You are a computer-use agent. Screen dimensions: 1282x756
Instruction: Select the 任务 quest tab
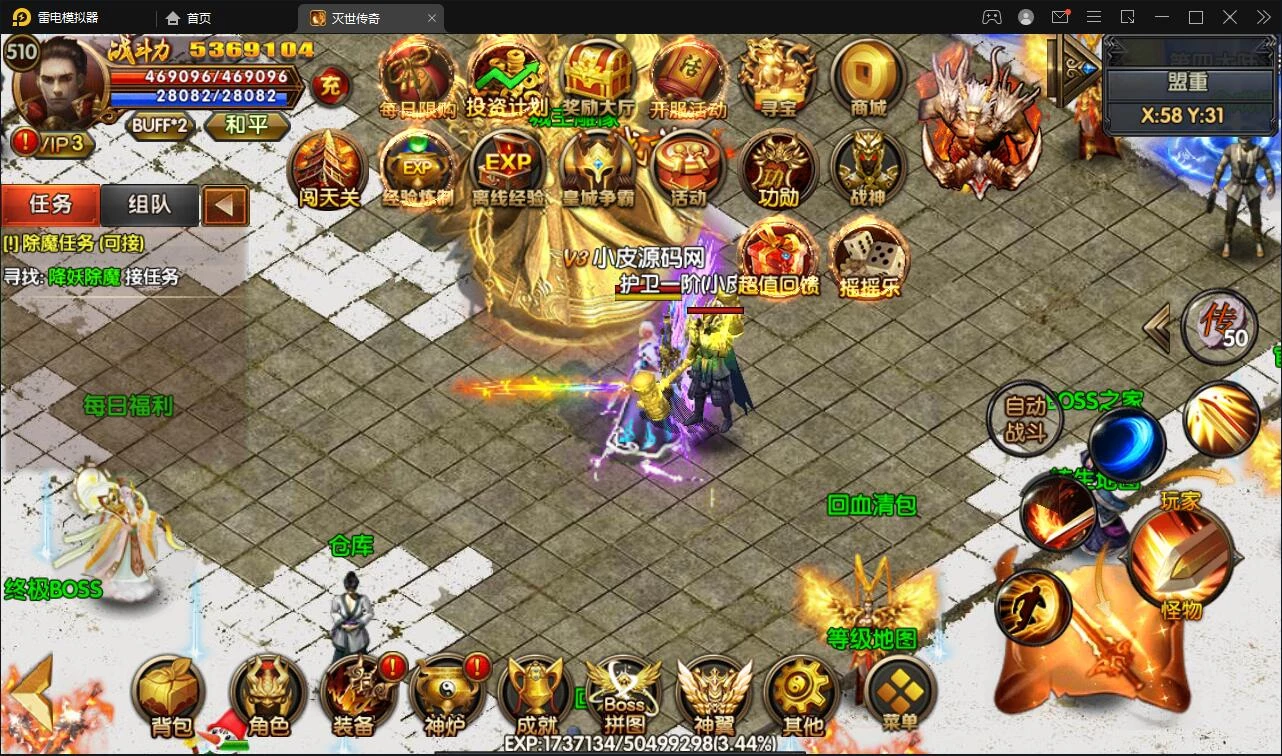click(x=51, y=205)
